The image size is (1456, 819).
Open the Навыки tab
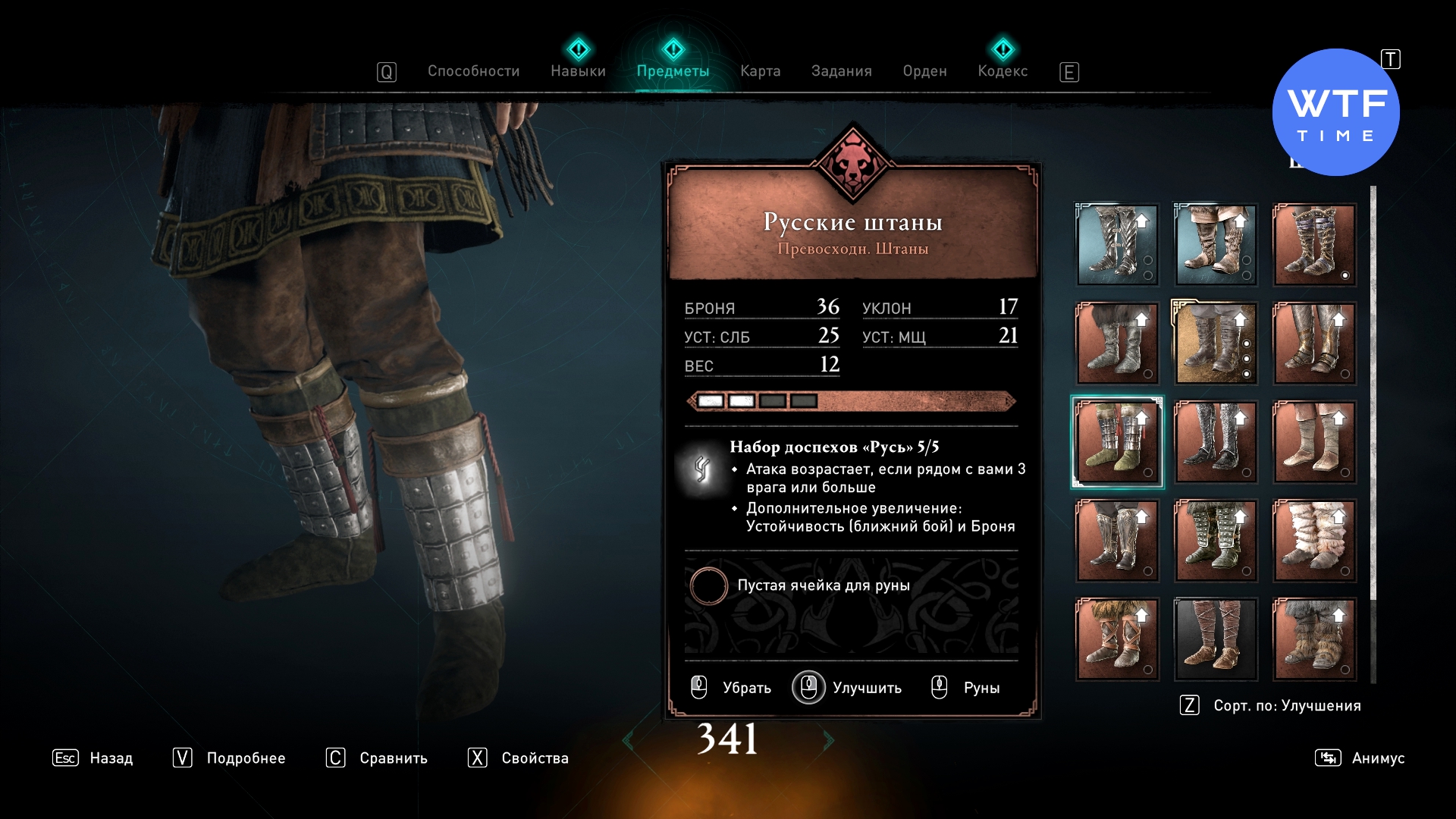point(578,71)
